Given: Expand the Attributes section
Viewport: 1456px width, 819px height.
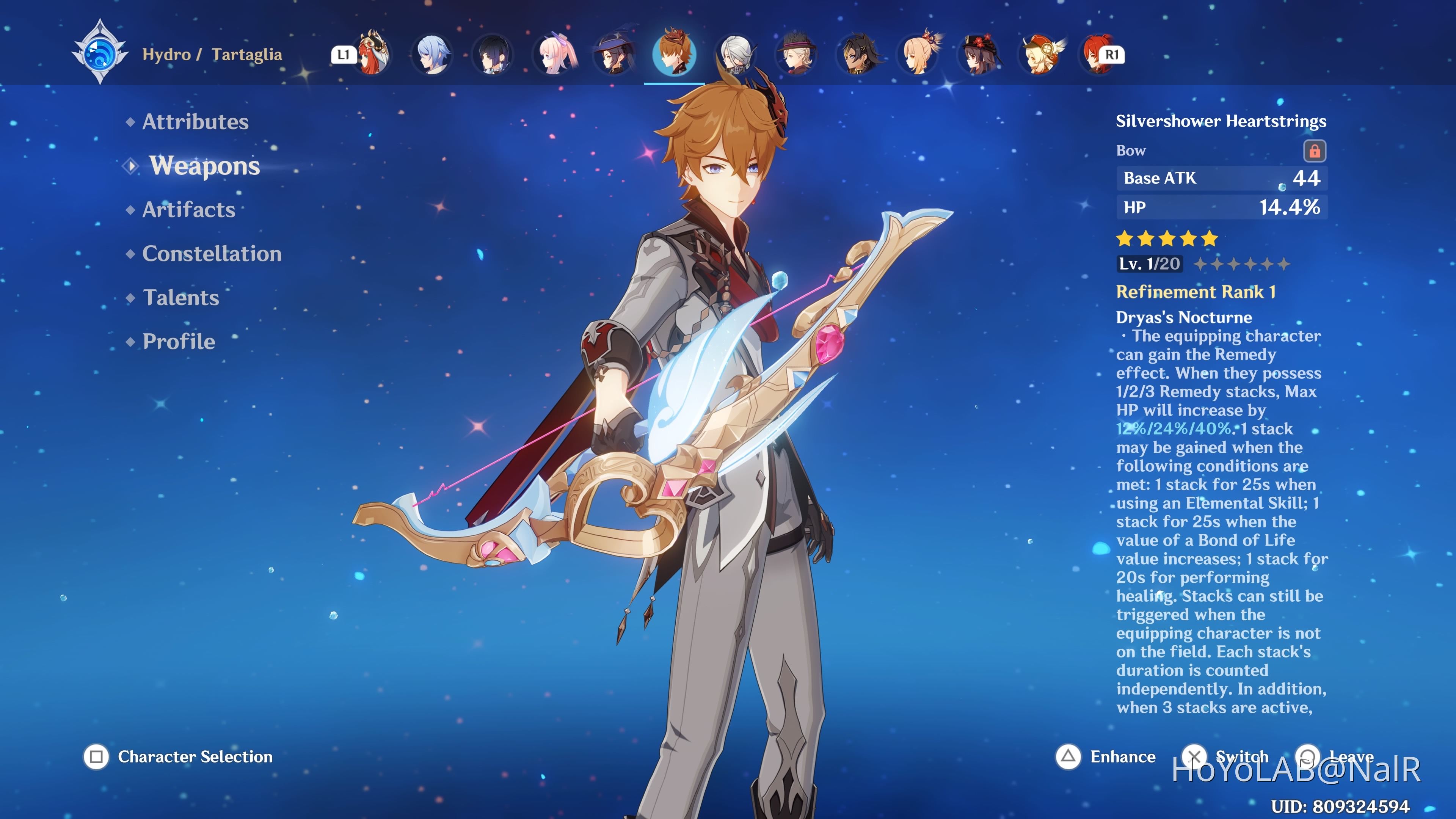Looking at the screenshot, I should tap(195, 121).
